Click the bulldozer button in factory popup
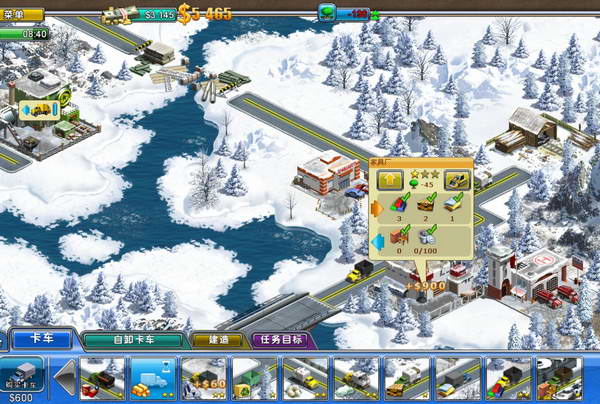The height and width of the screenshot is (404, 600). tap(455, 180)
